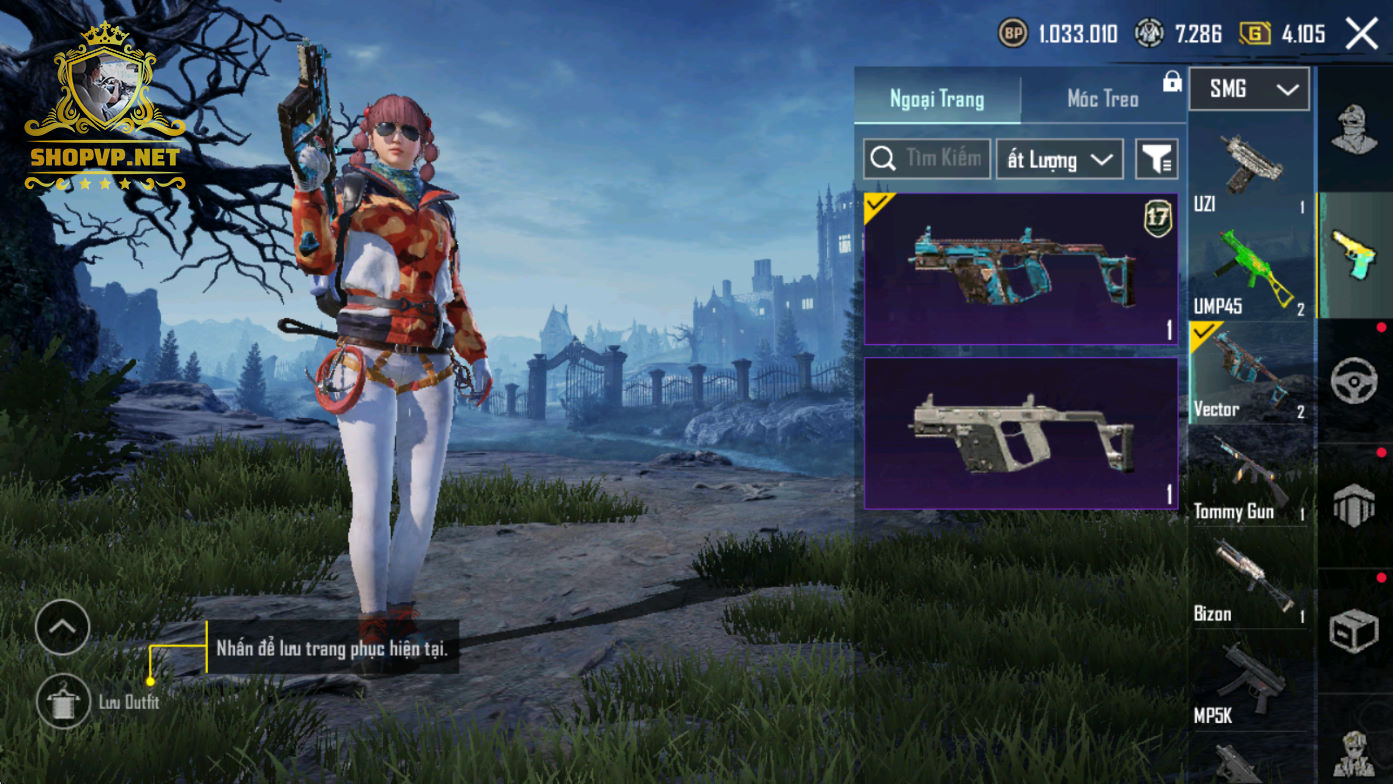The height and width of the screenshot is (784, 1393).
Task: Choose Tommy Gun from the list
Action: [x=1249, y=477]
